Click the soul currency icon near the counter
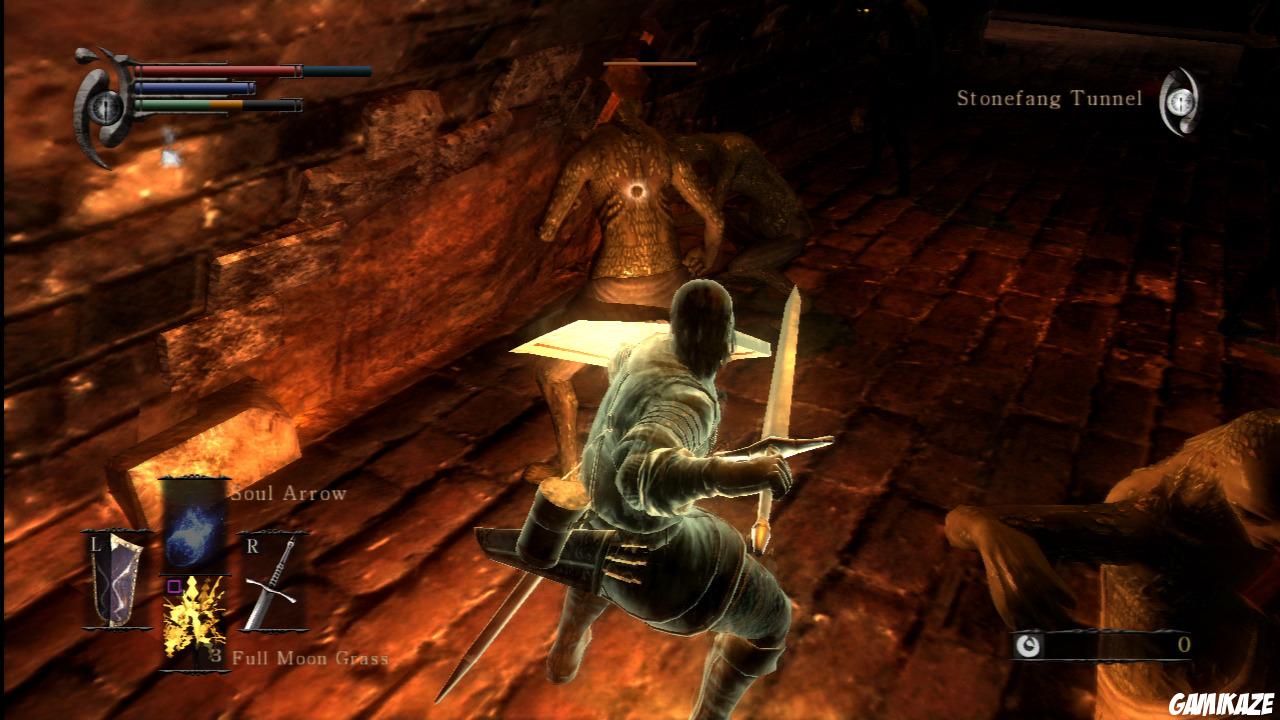The width and height of the screenshot is (1280, 720). pyautogui.click(x=1028, y=646)
